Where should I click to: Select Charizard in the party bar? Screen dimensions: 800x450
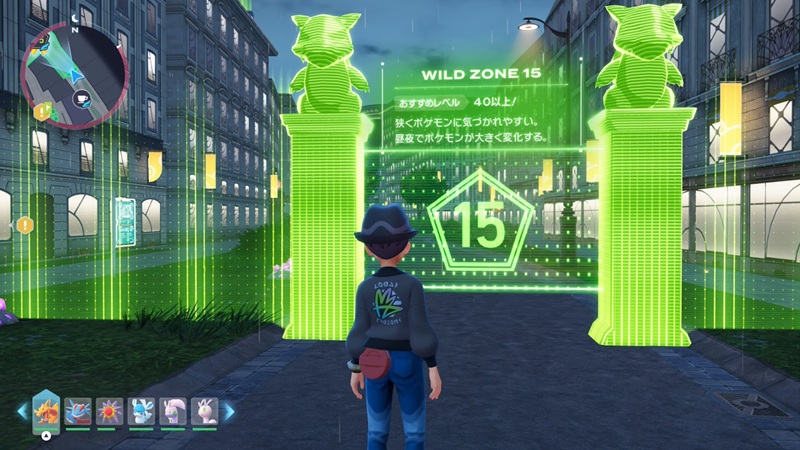[46, 410]
